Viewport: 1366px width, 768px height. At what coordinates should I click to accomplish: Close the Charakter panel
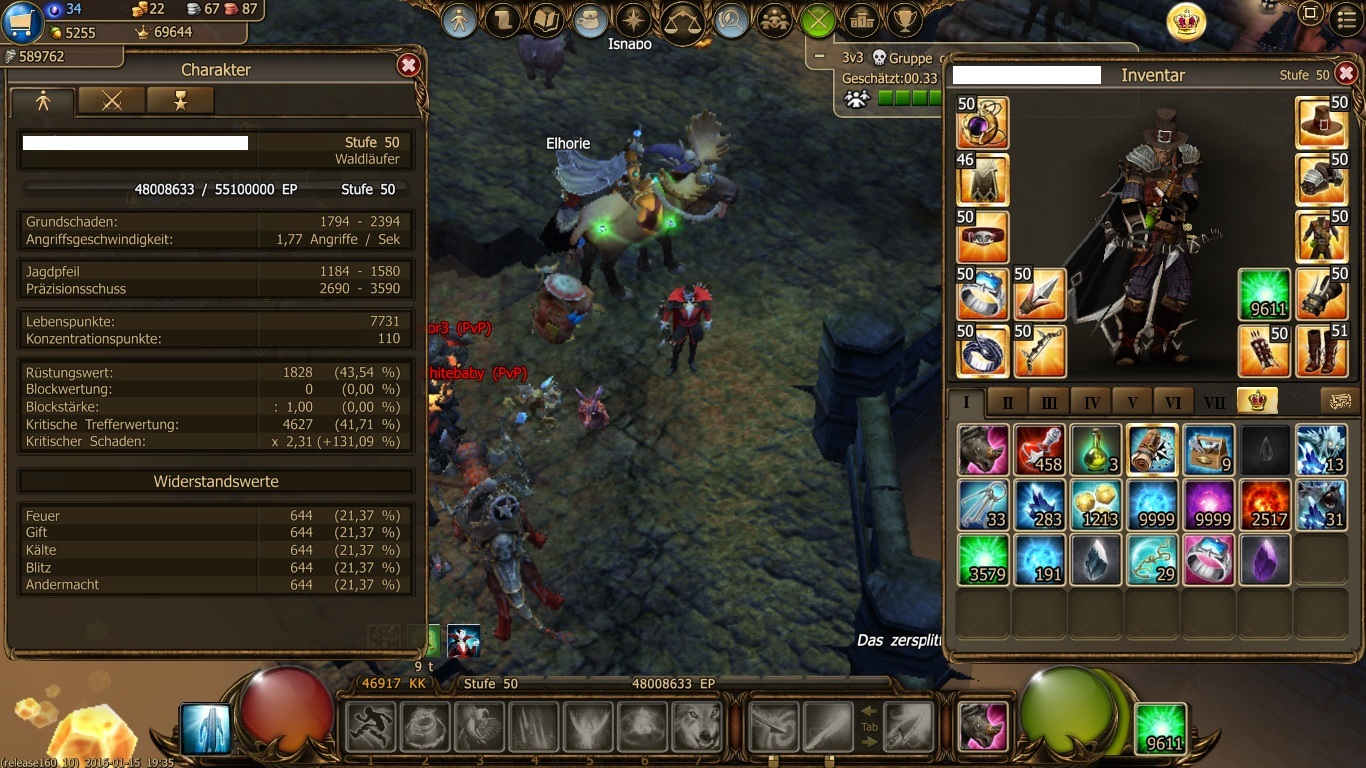408,66
